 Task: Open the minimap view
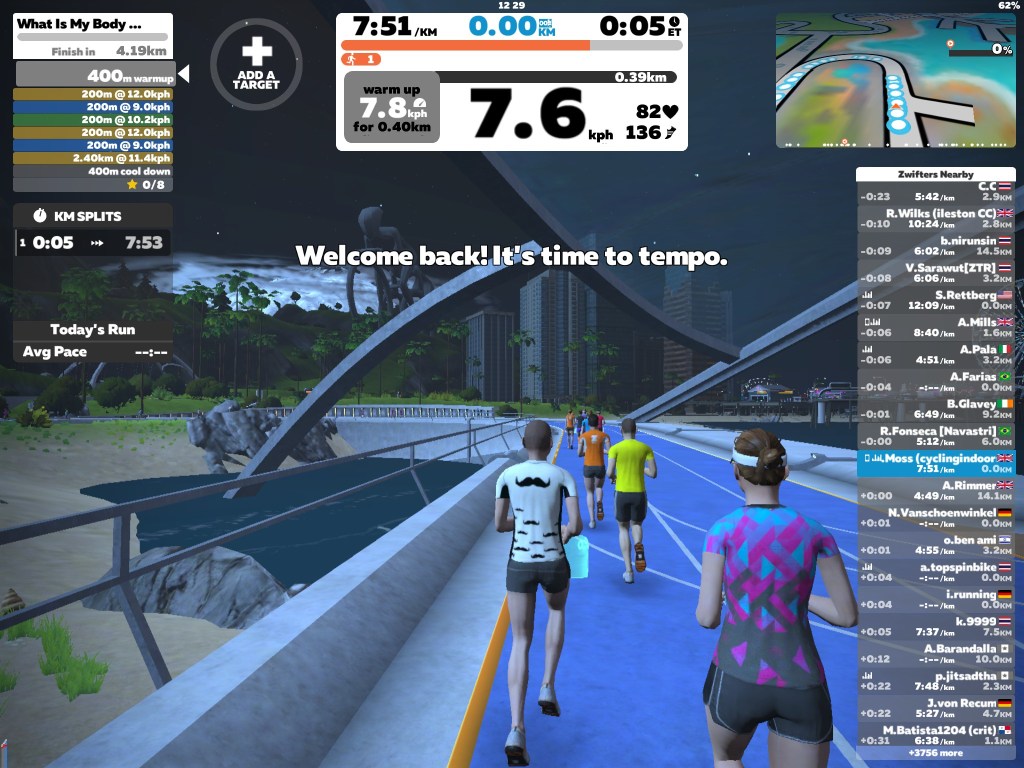click(x=896, y=80)
